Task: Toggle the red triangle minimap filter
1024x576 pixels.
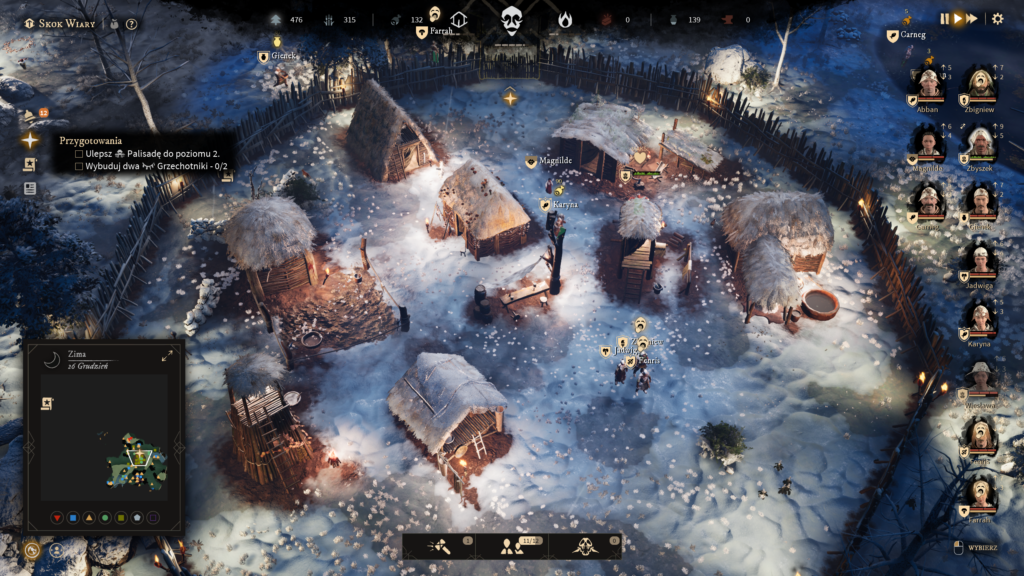Action: [56, 518]
